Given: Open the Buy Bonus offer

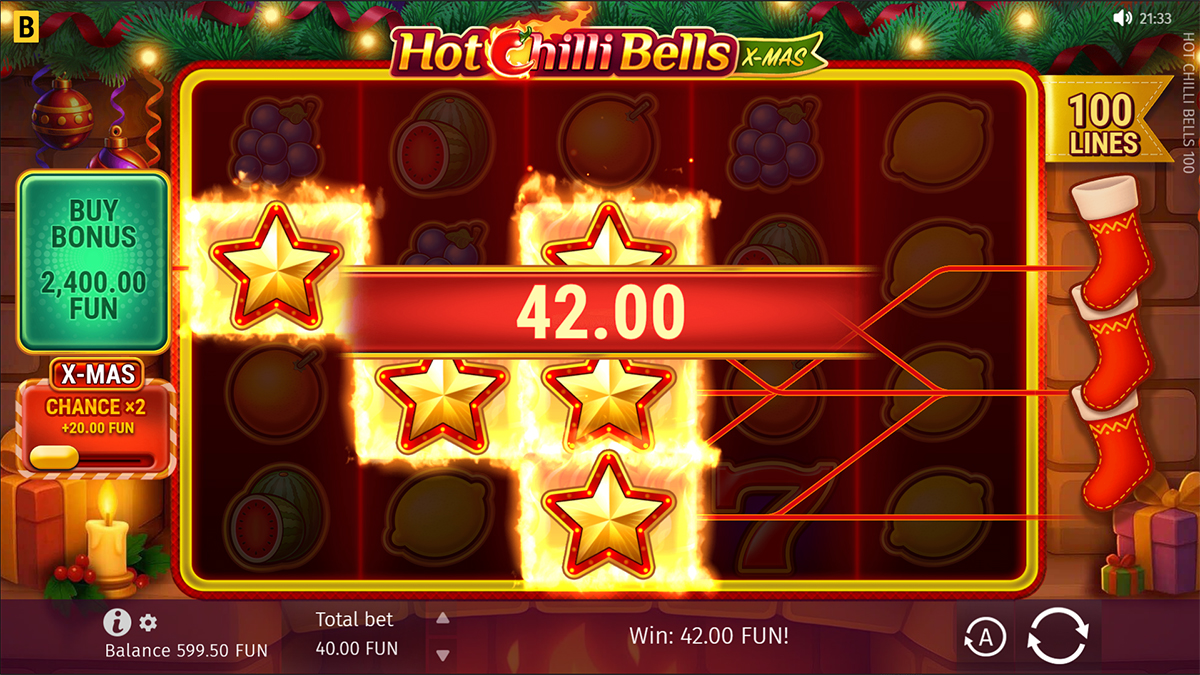Looking at the screenshot, I should click(x=94, y=260).
